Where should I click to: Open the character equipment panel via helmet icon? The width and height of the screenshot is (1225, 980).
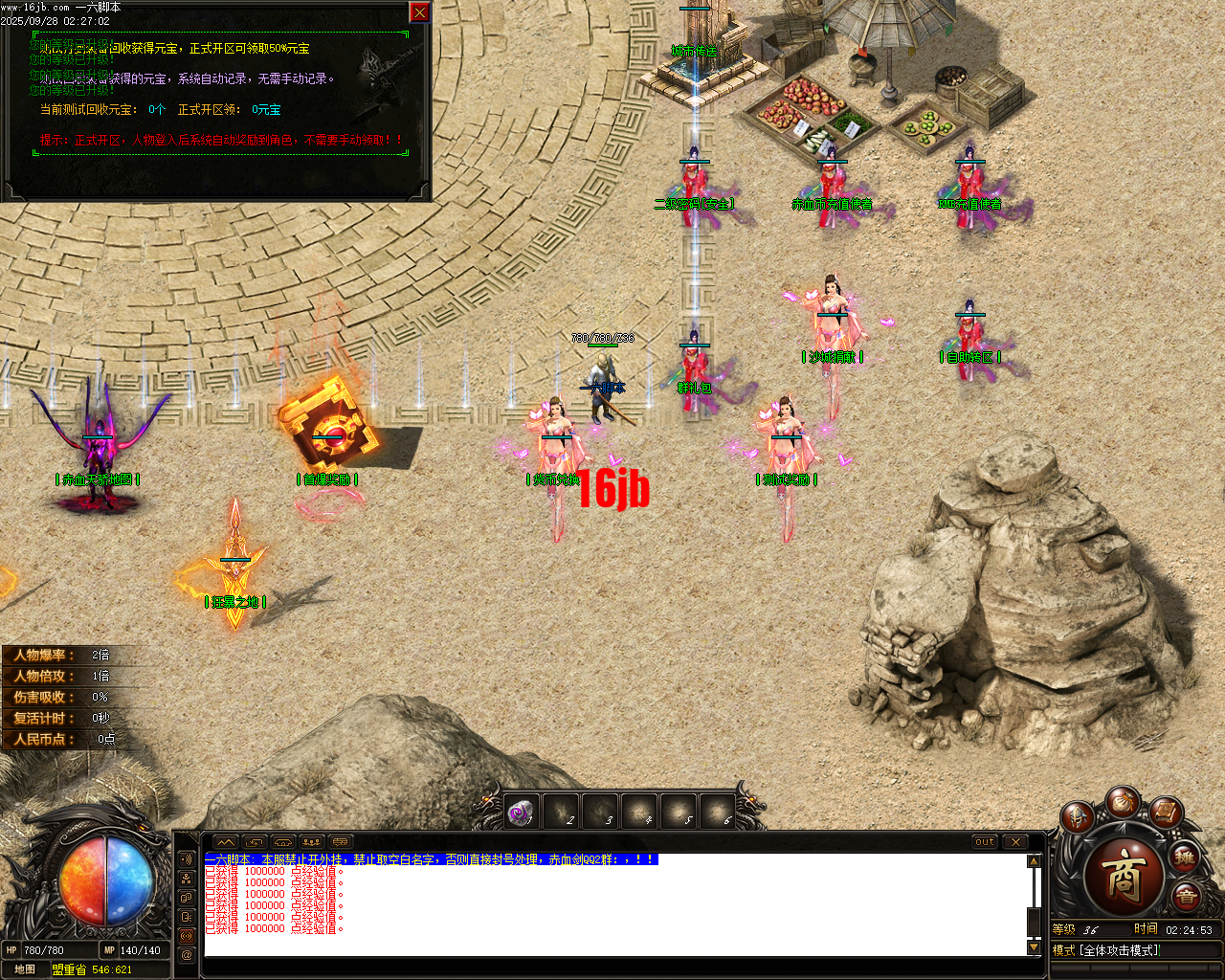(1077, 816)
